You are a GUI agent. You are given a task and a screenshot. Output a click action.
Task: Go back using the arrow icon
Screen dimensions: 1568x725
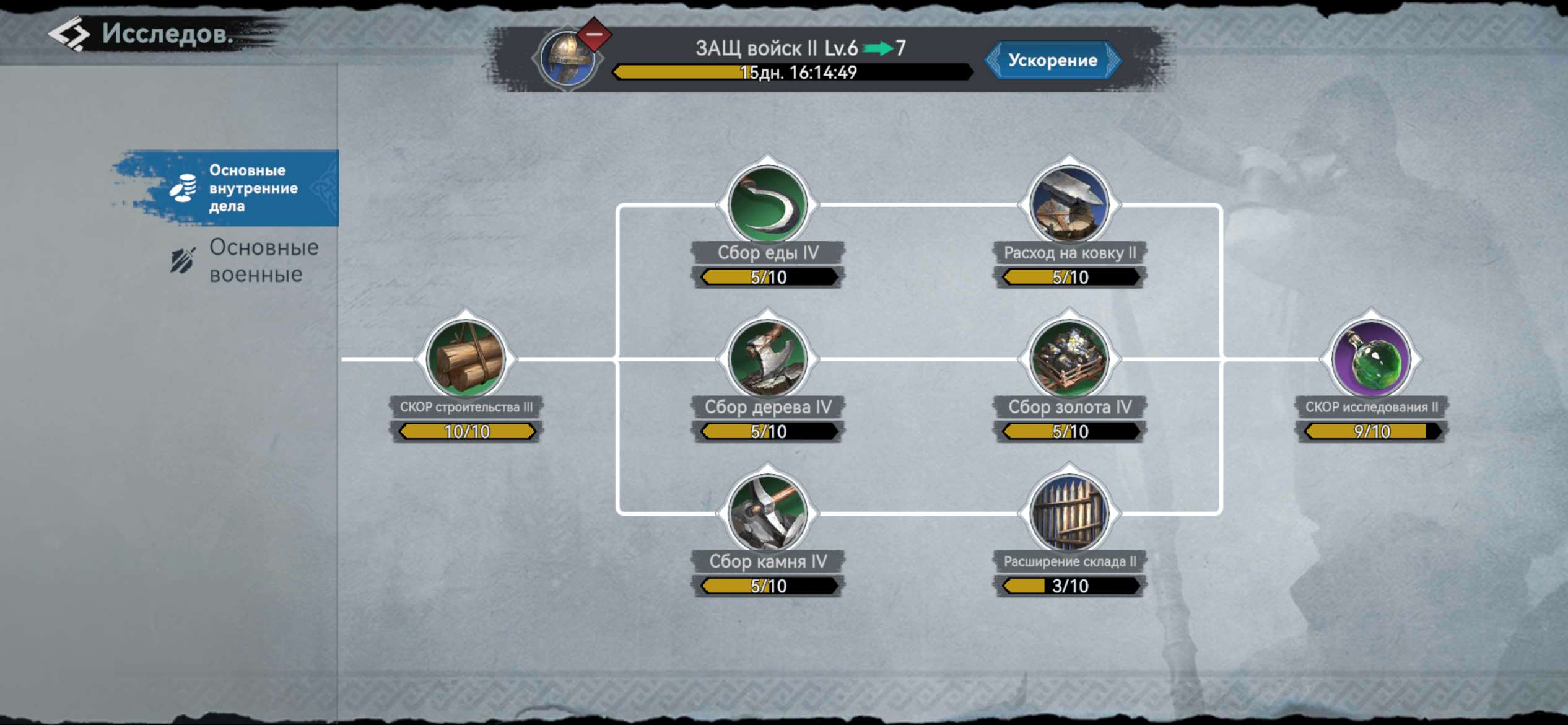coord(69,33)
